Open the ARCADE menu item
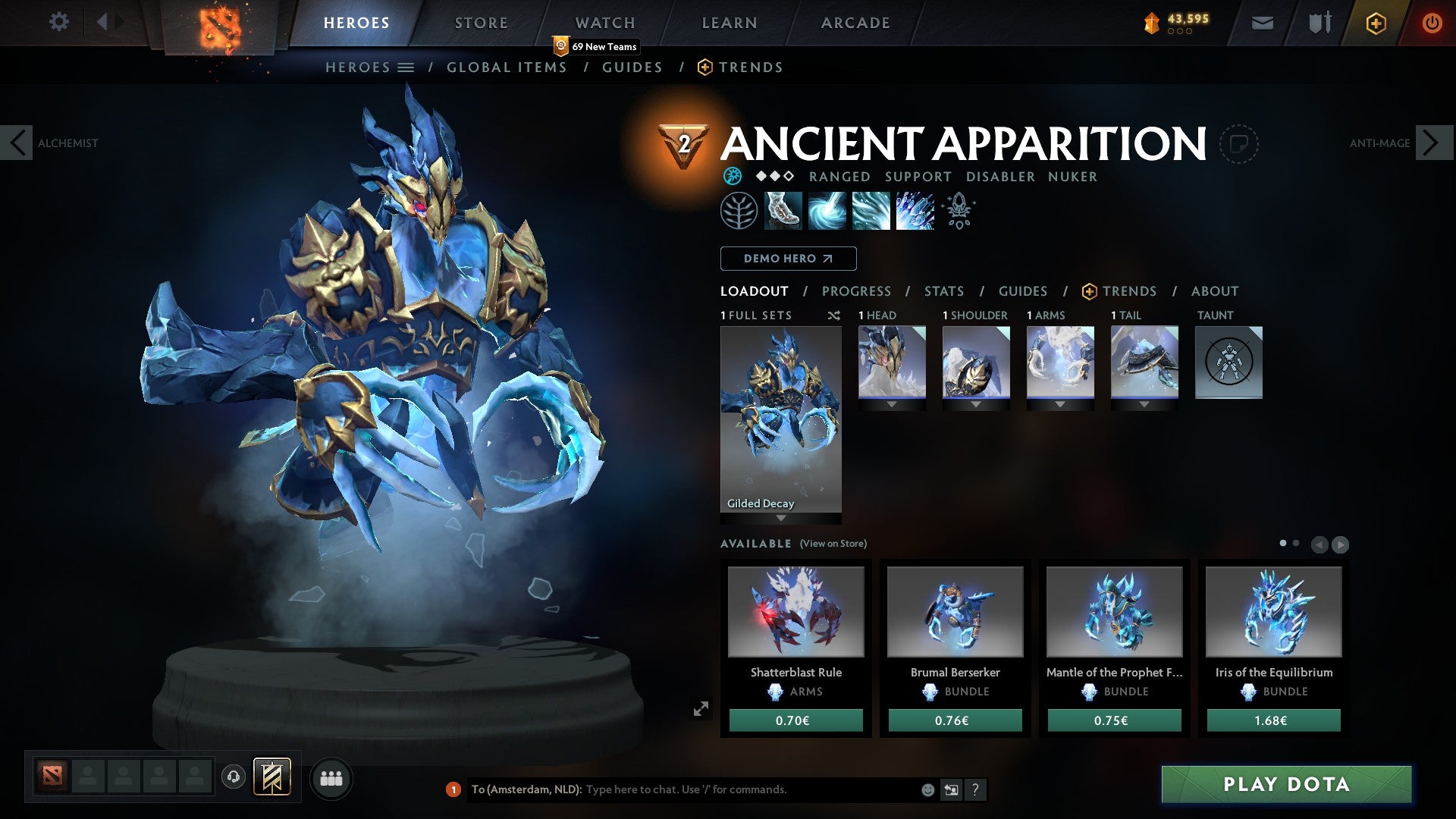This screenshot has height=819, width=1456. [x=855, y=23]
